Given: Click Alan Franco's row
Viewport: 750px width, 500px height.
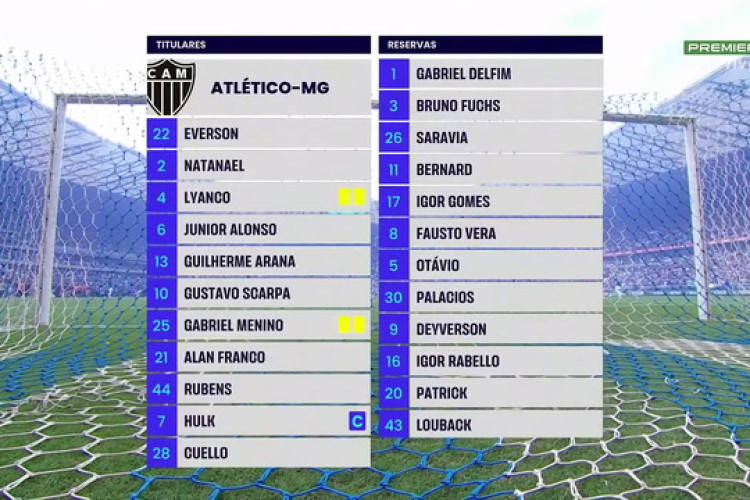Looking at the screenshot, I should click(x=258, y=357).
